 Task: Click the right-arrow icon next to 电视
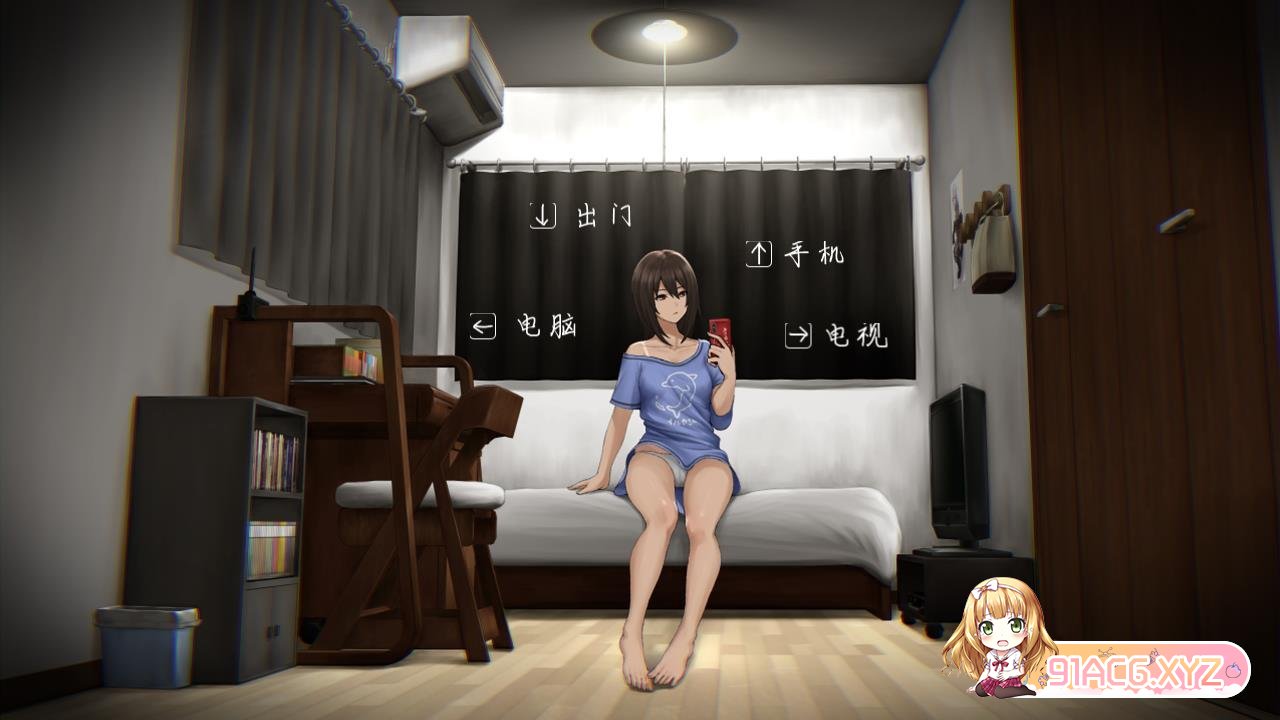797,333
